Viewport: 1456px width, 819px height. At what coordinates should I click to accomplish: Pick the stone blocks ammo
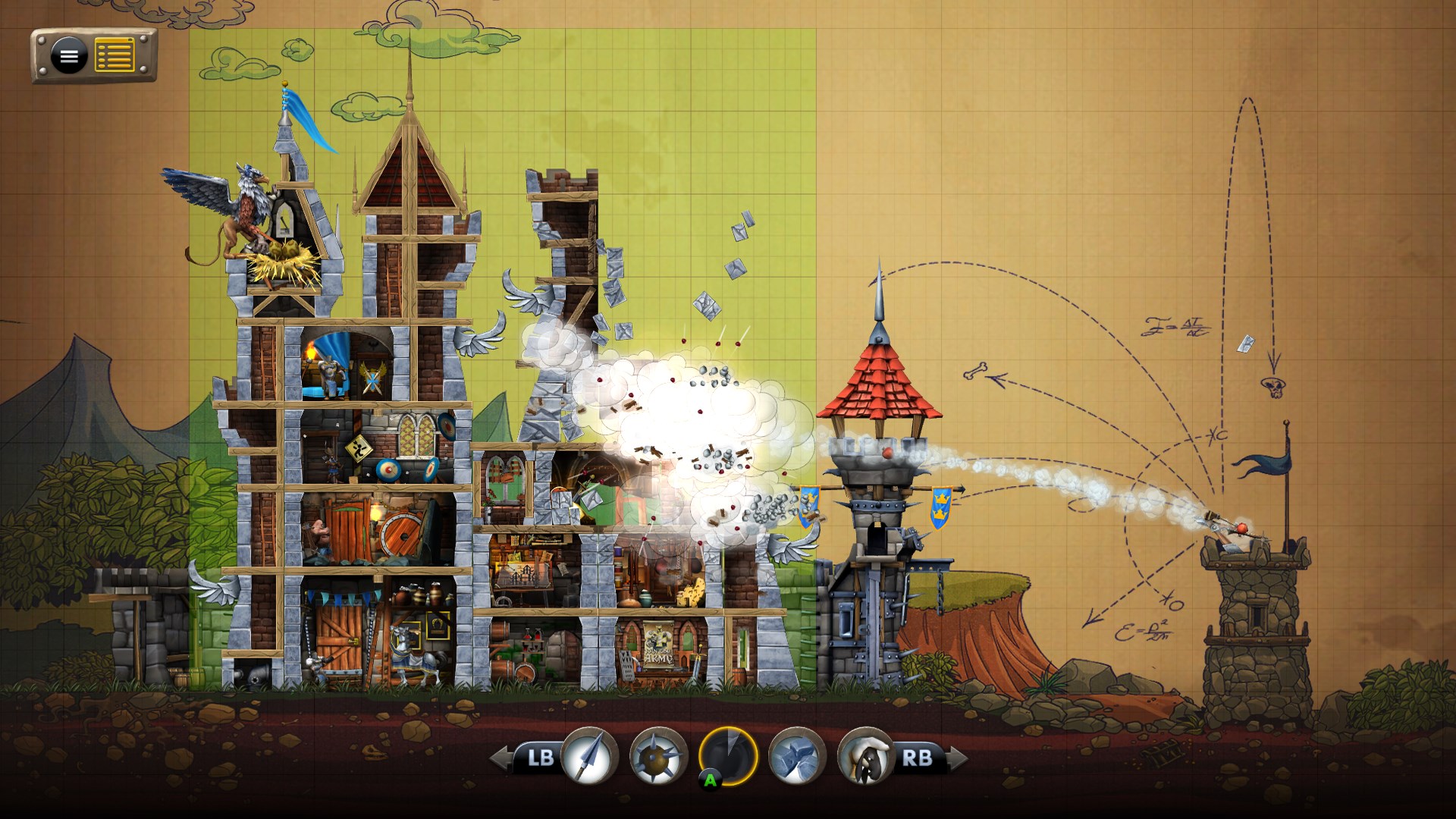797,756
